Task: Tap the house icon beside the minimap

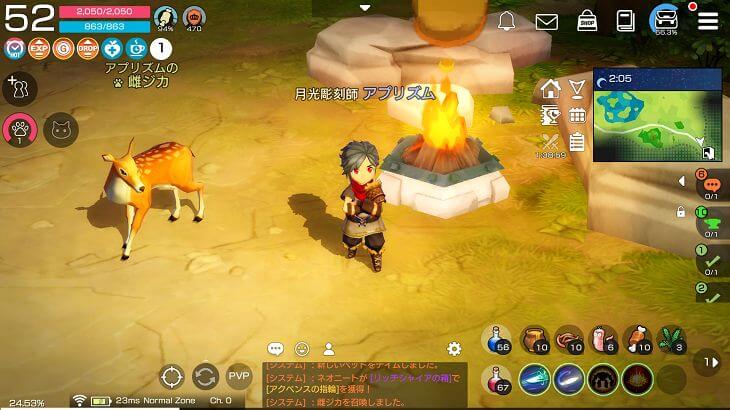Action: tap(550, 89)
